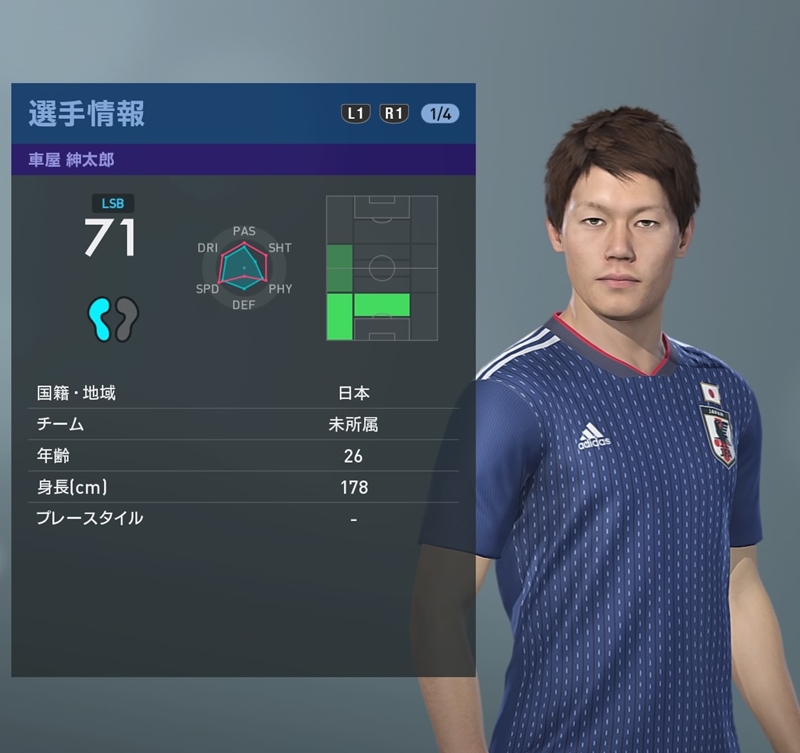
Task: Click the 1/4 page indicator
Action: (x=440, y=113)
